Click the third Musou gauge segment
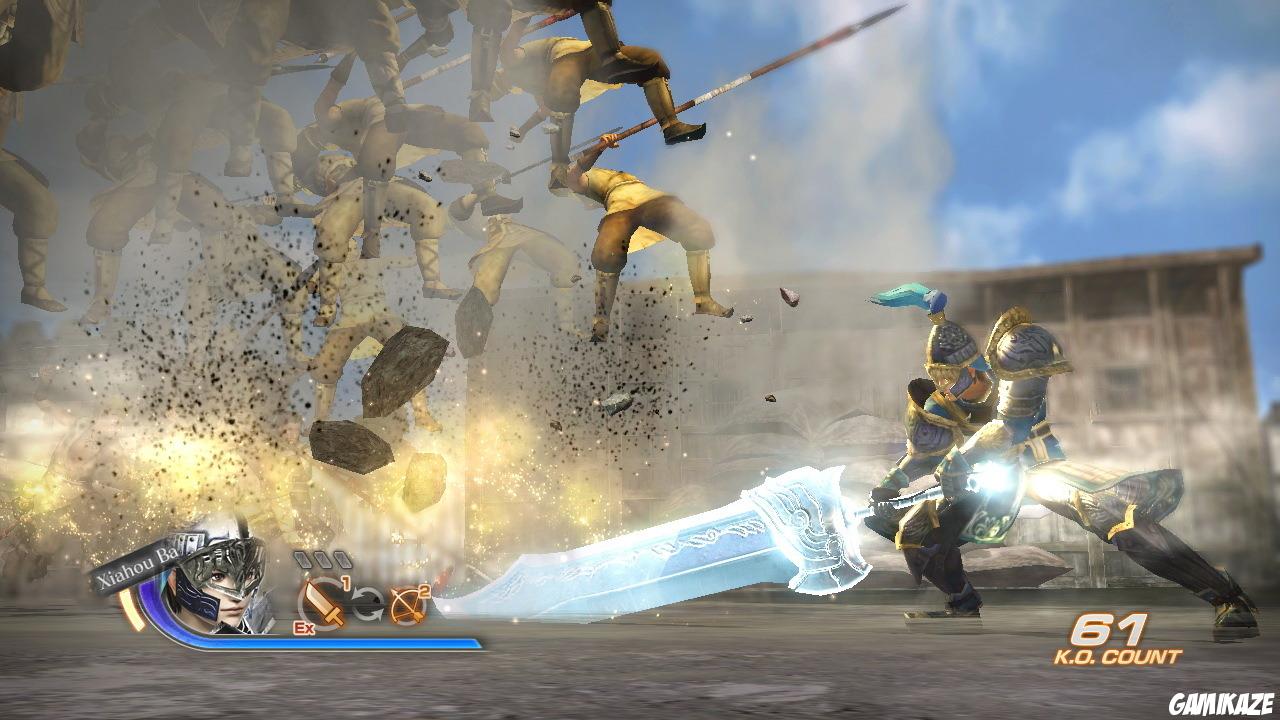This screenshot has height=720, width=1280. pos(342,558)
